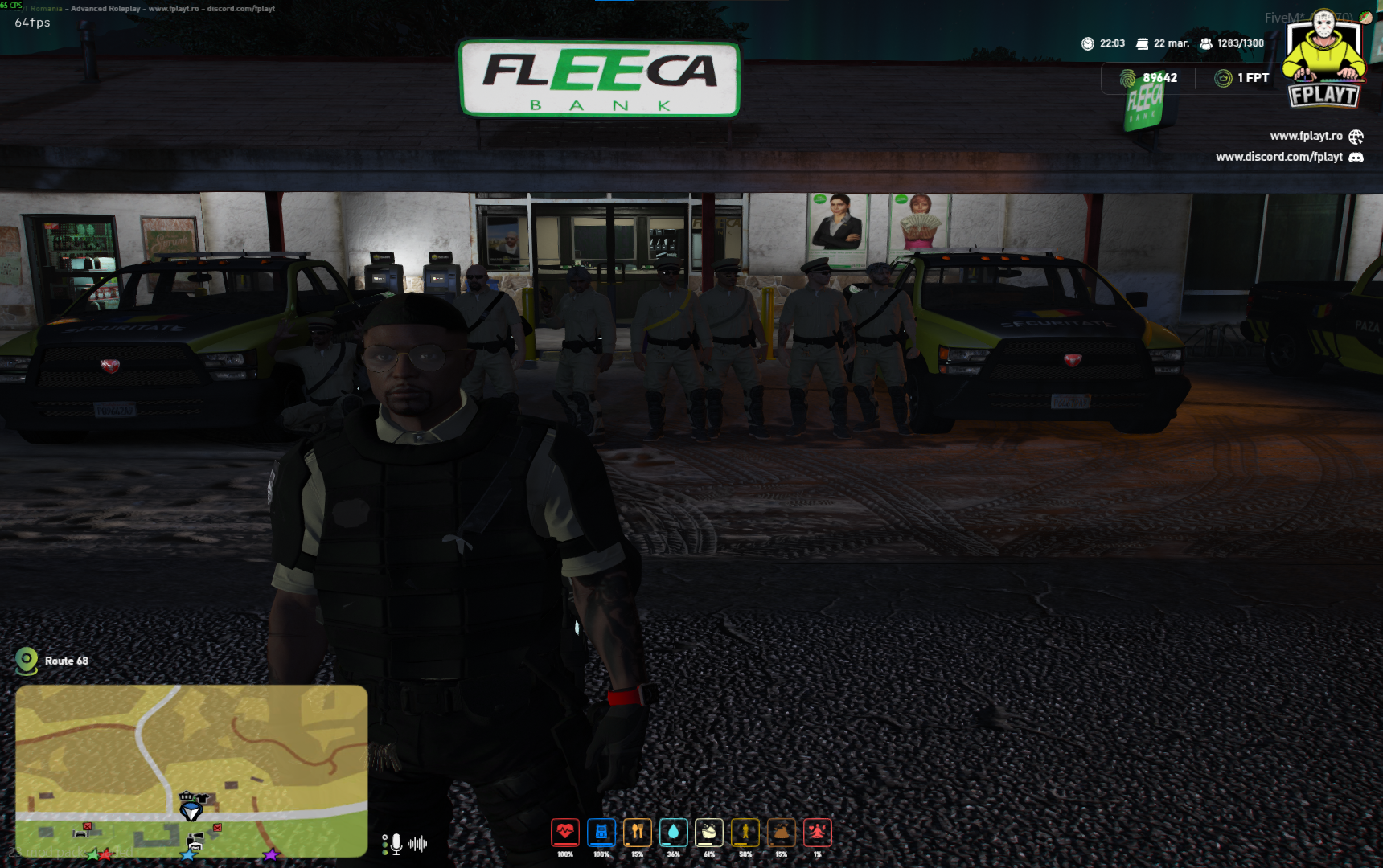Open the calendar showing 22 mar.

pyautogui.click(x=1143, y=43)
